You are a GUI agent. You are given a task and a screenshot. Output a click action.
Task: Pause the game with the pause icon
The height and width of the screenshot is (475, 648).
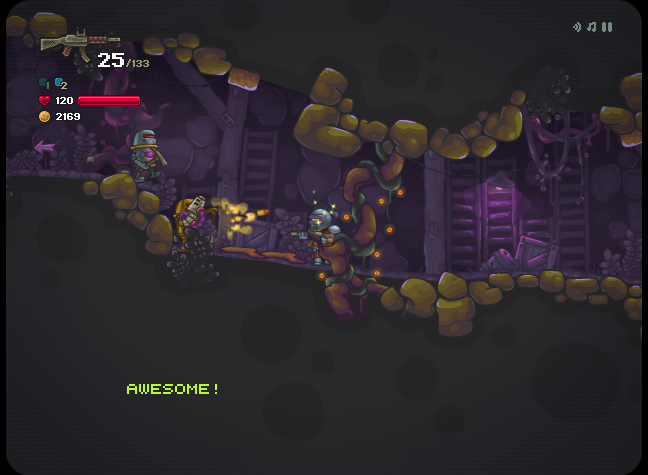point(607,27)
